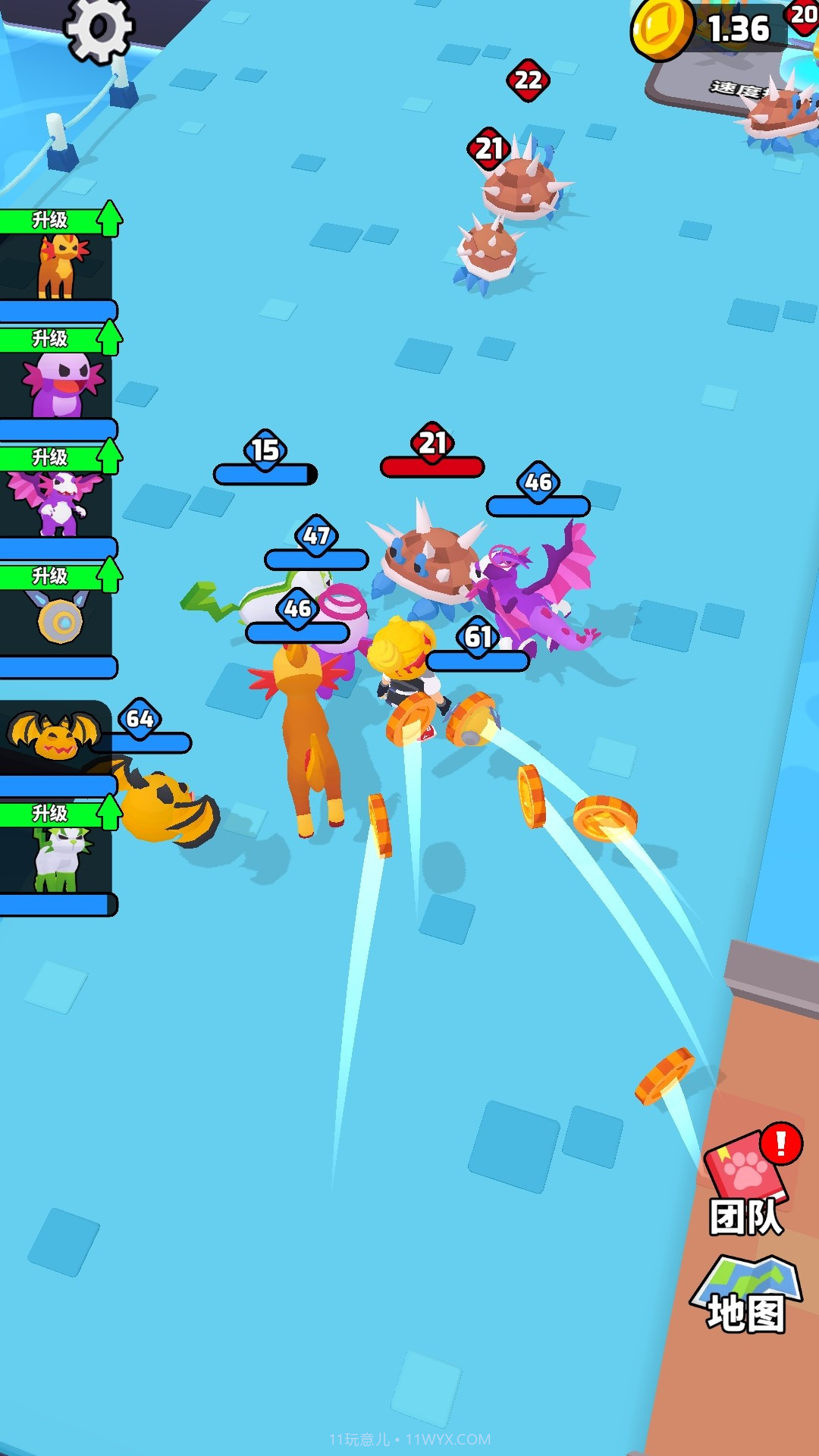Upgrade the pink winged dragon pet
The width and height of the screenshot is (819, 1456).
click(59, 458)
